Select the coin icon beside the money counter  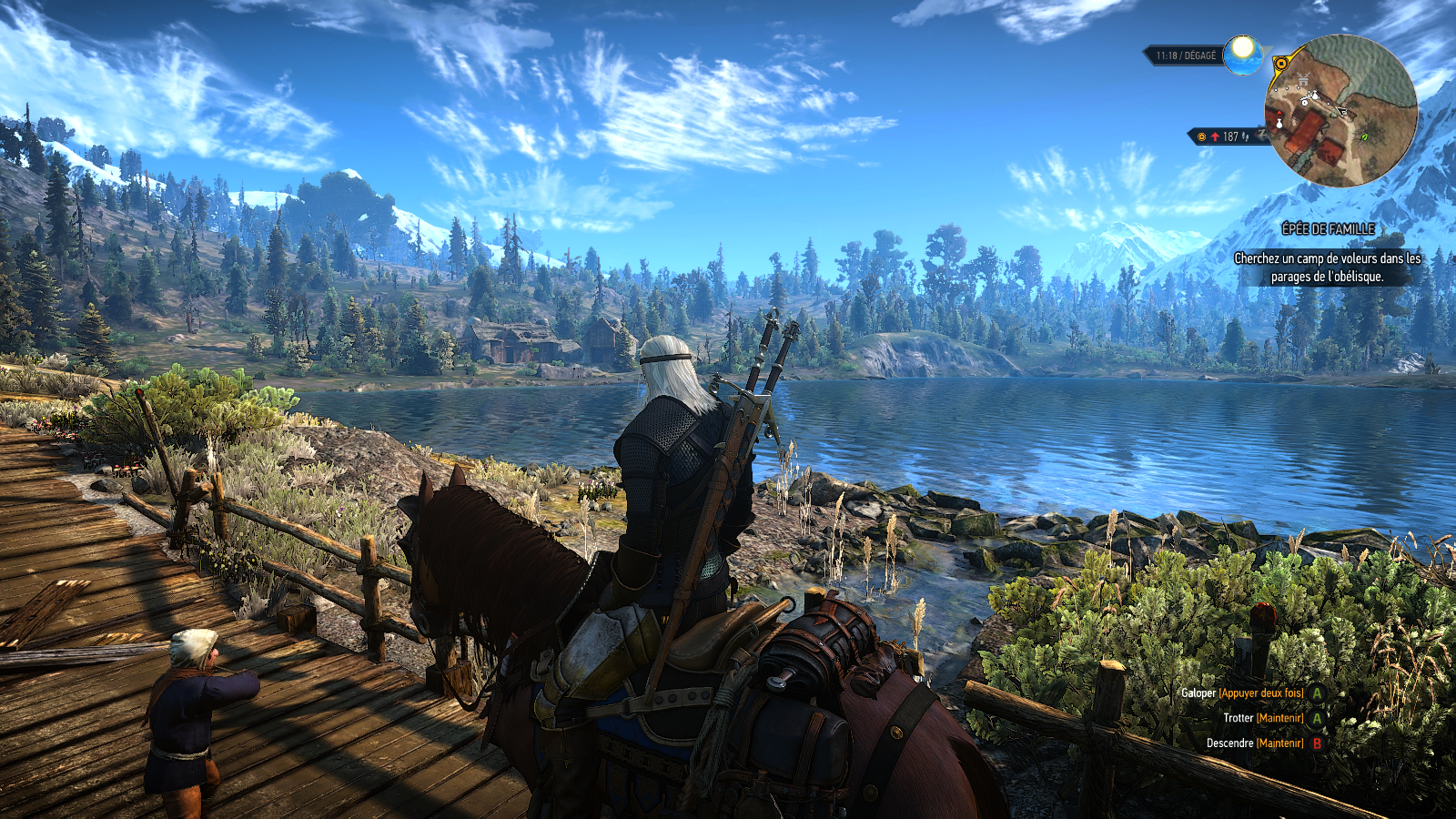point(1201,136)
